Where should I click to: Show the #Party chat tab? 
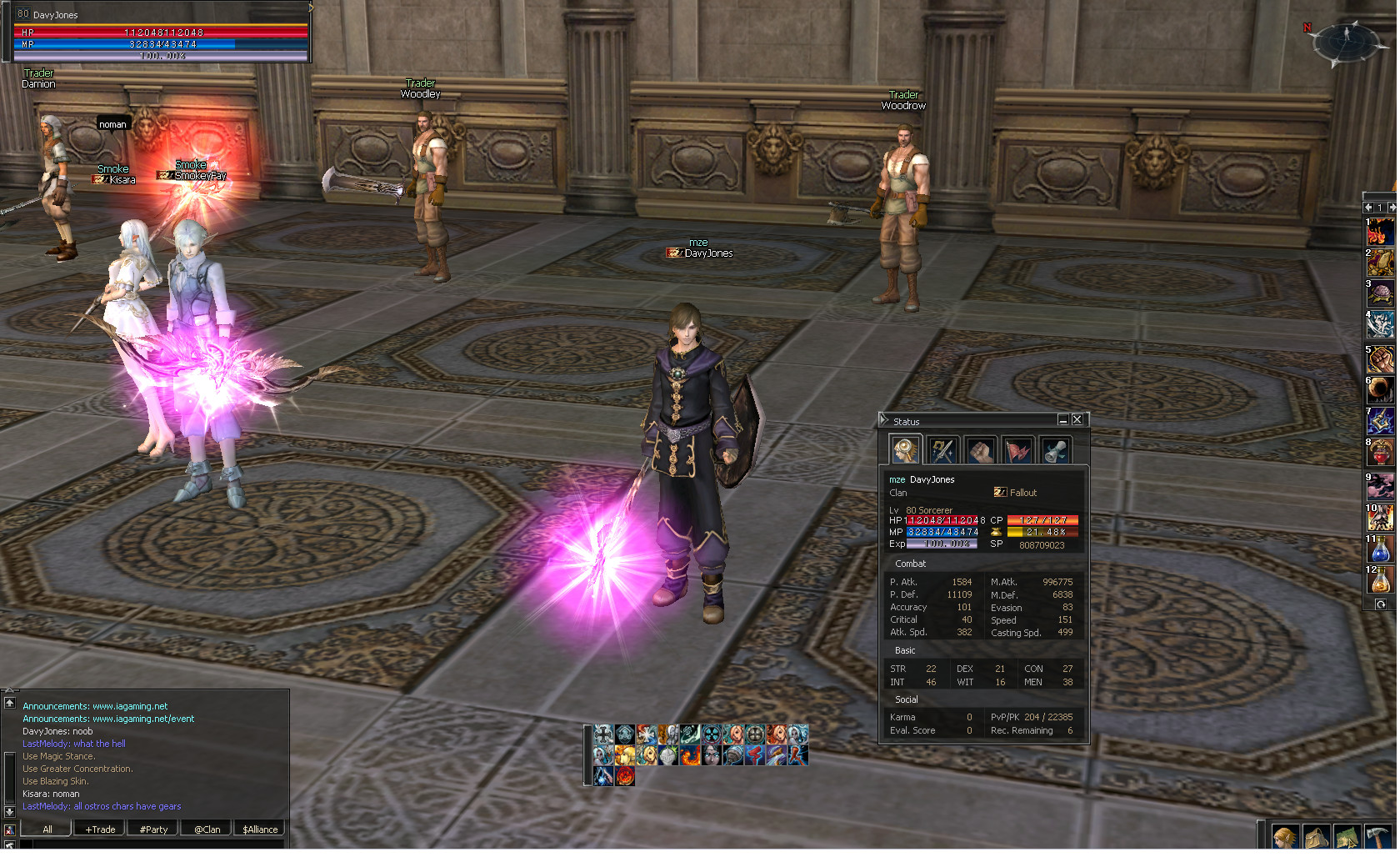pos(153,829)
